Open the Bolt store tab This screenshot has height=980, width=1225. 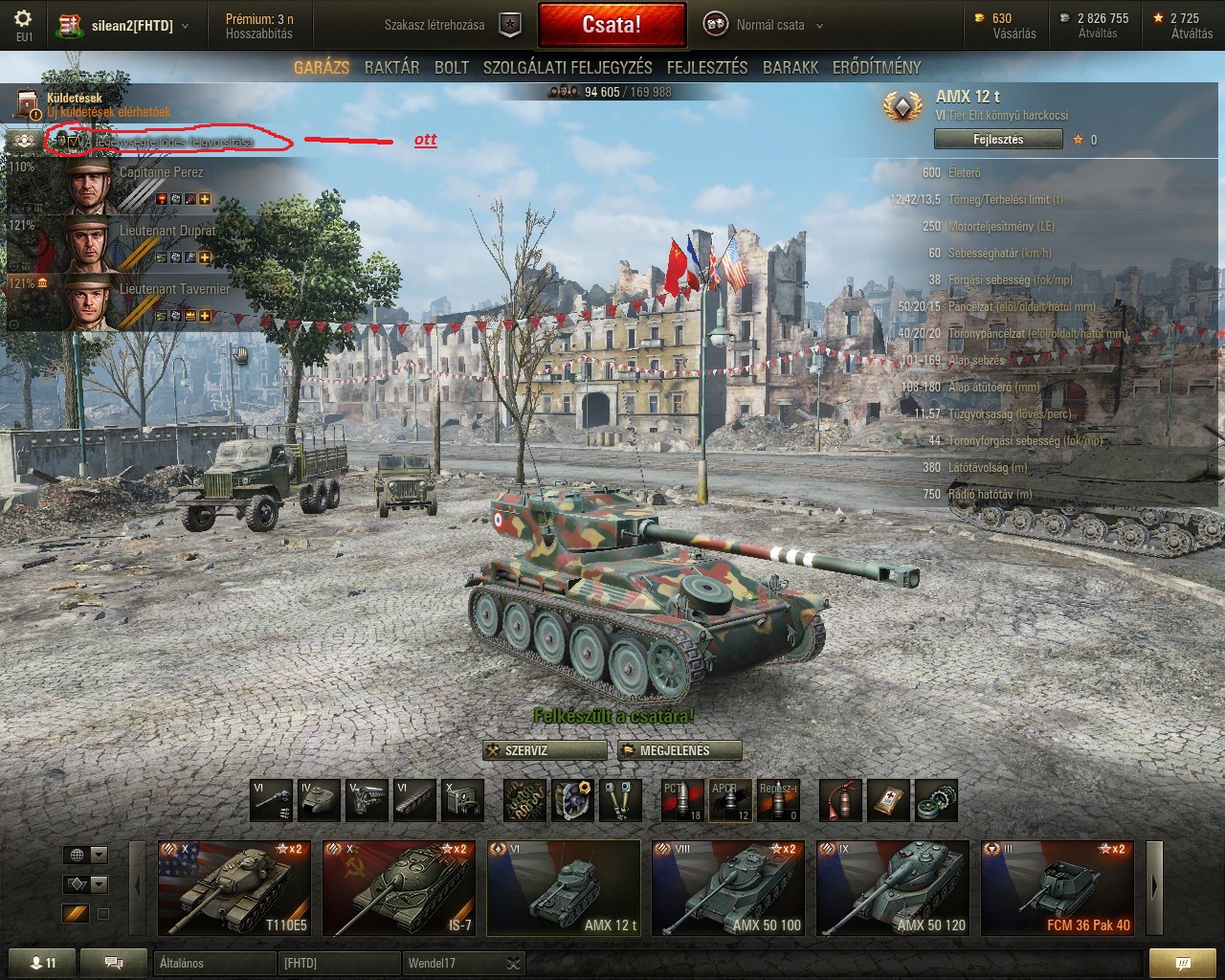coord(452,67)
